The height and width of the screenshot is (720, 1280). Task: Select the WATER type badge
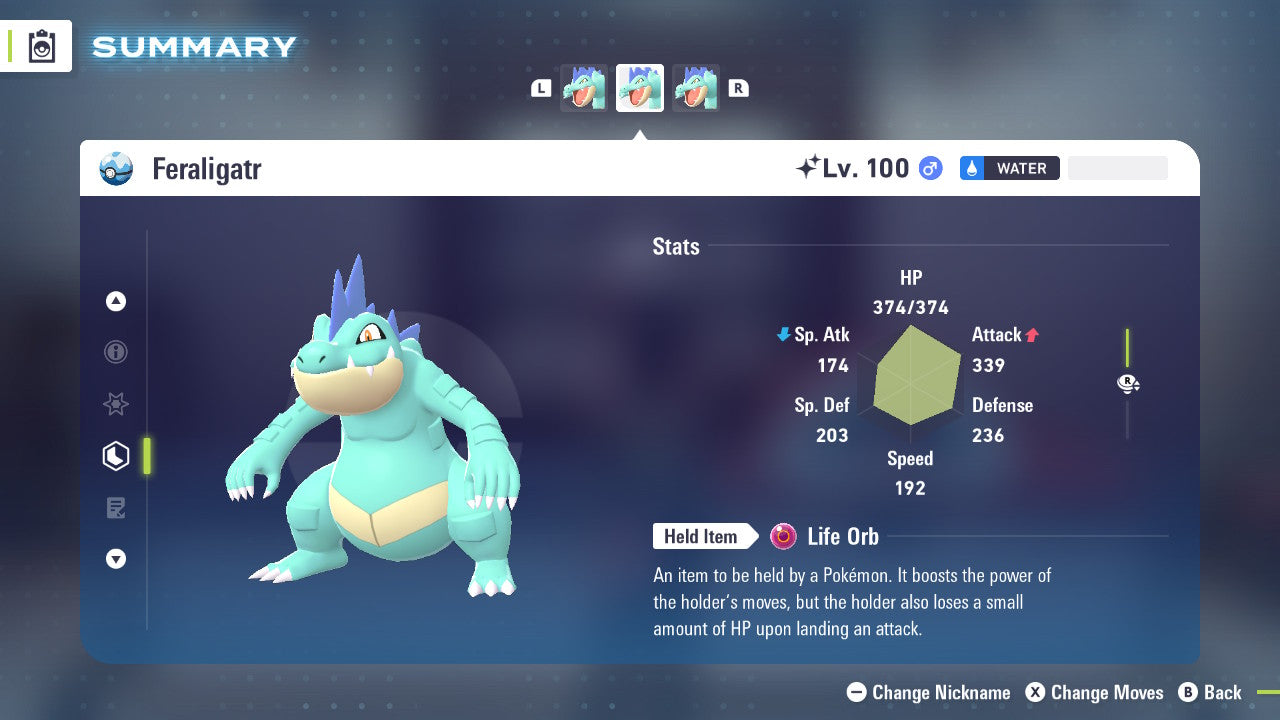(x=1009, y=168)
